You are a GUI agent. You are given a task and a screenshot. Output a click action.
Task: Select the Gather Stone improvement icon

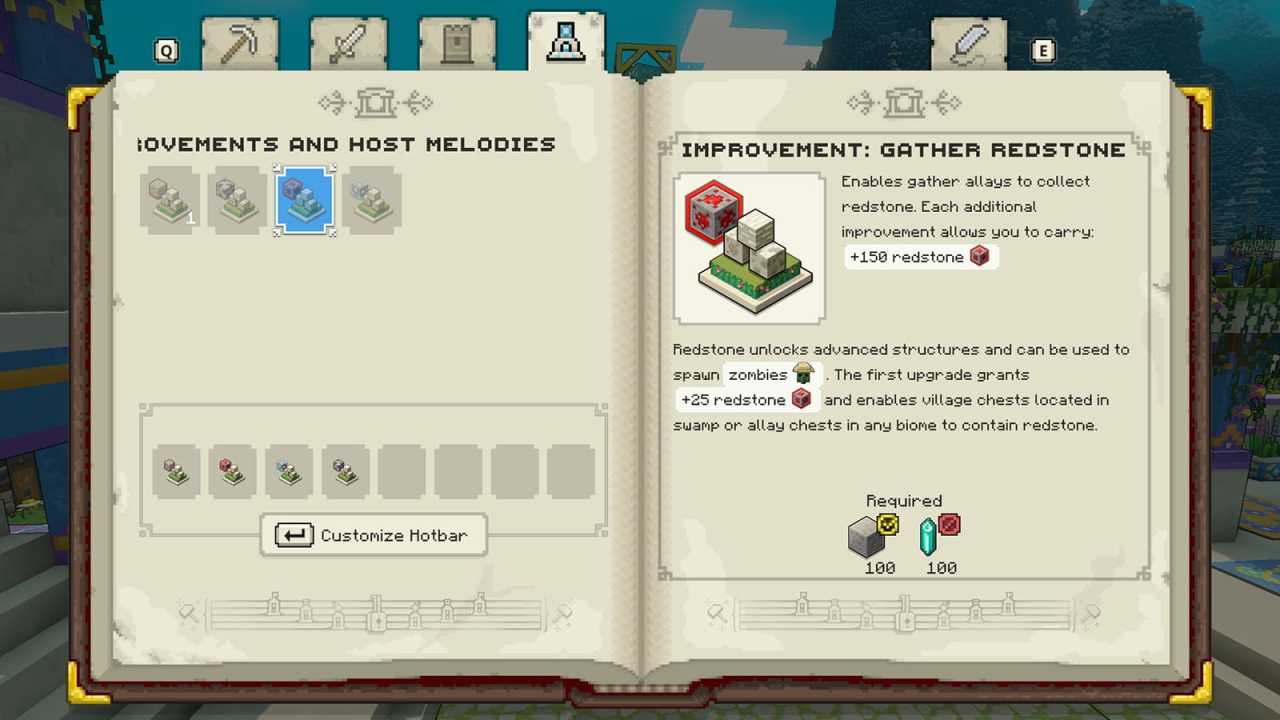[x=170, y=200]
